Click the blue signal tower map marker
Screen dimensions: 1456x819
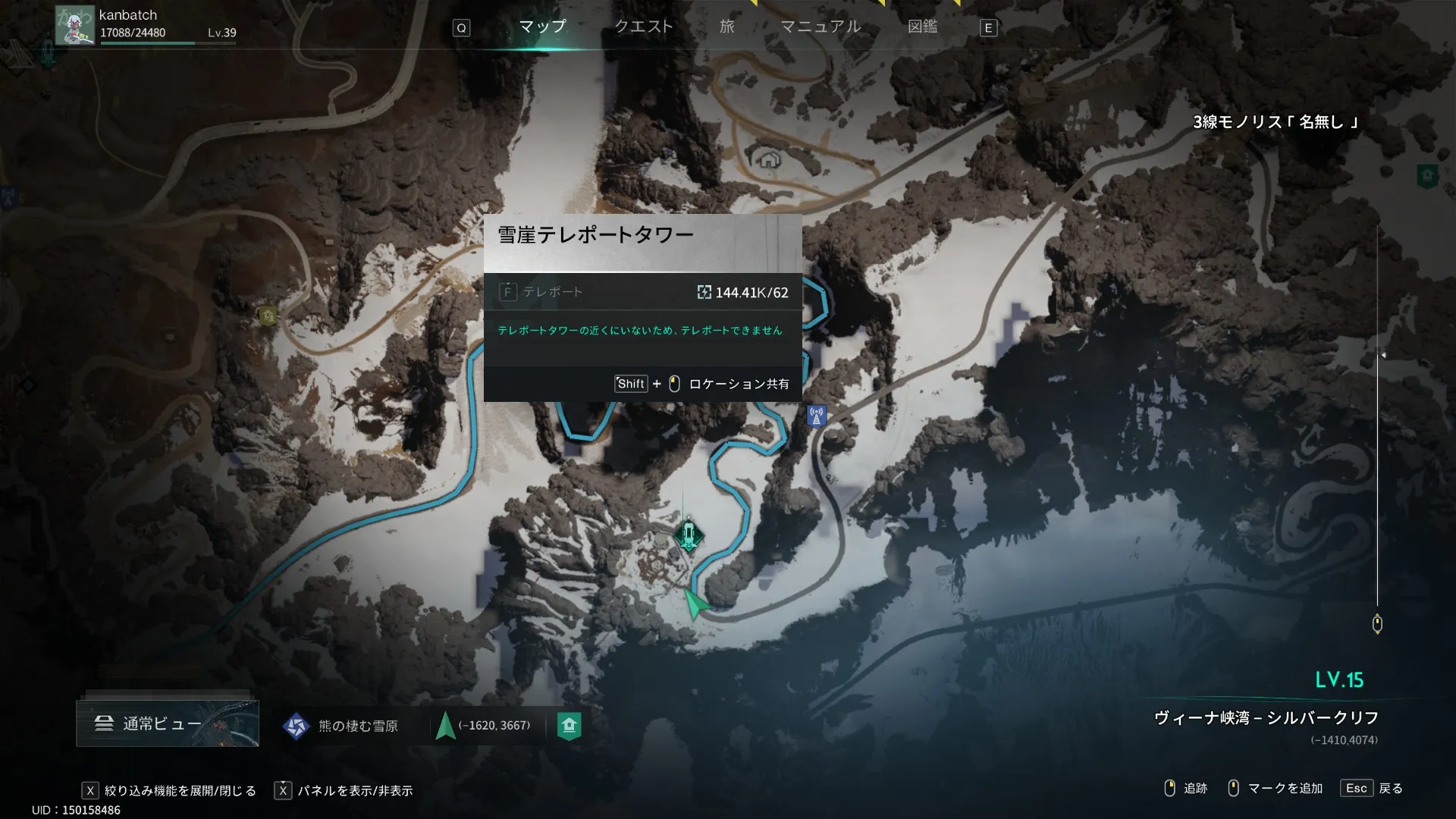816,416
